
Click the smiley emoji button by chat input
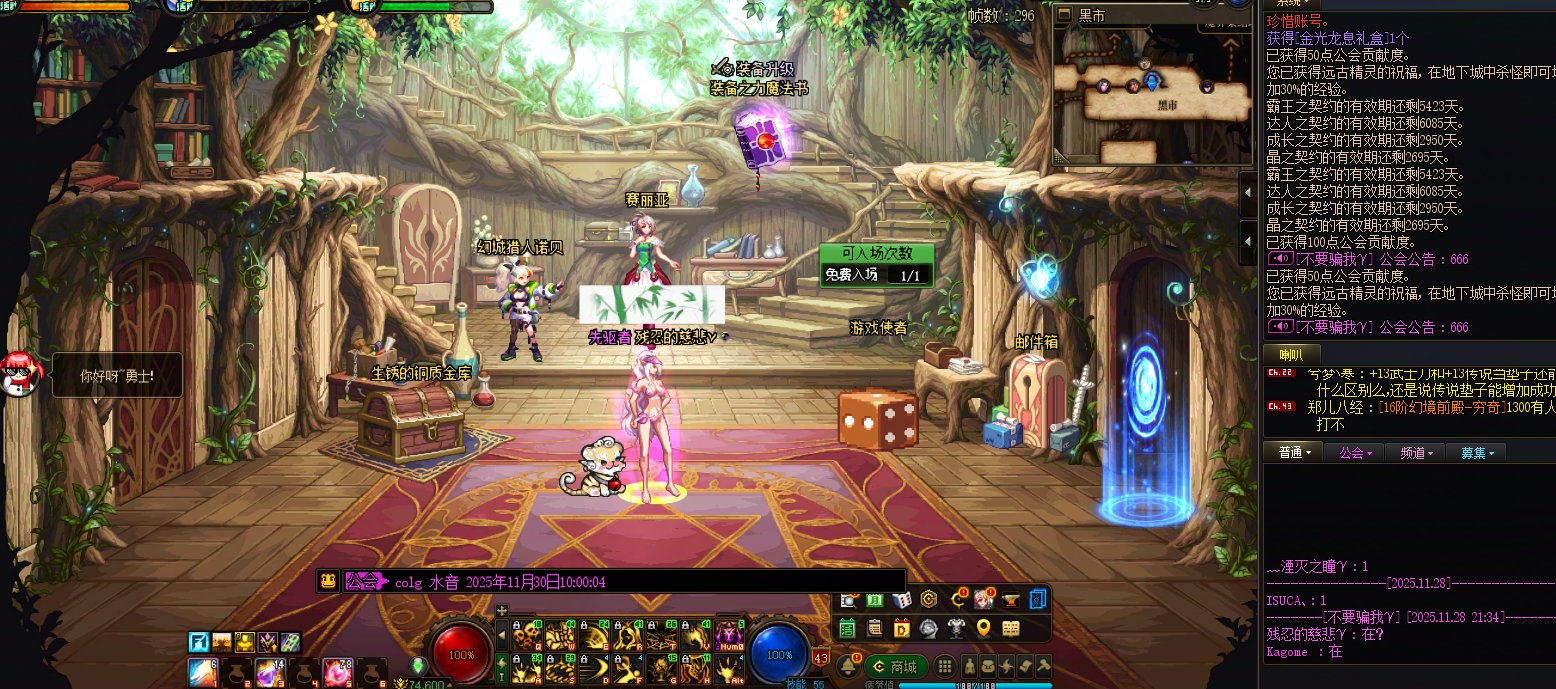(x=327, y=581)
